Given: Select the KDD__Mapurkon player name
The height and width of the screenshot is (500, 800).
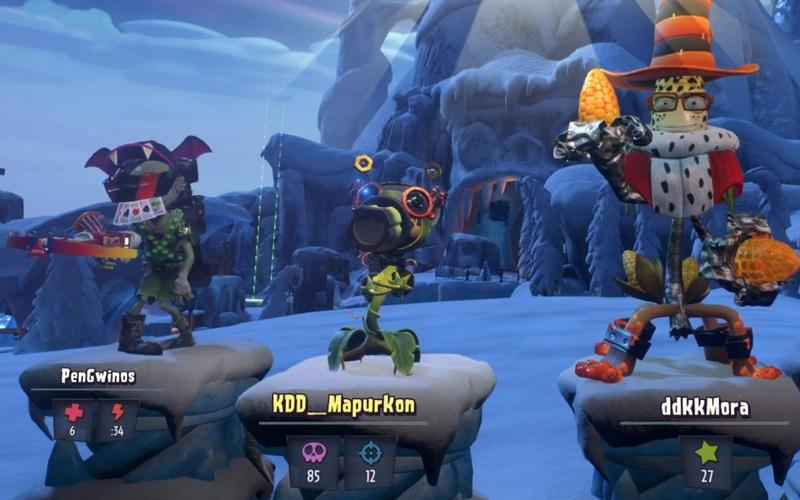Looking at the screenshot, I should (x=344, y=405).
